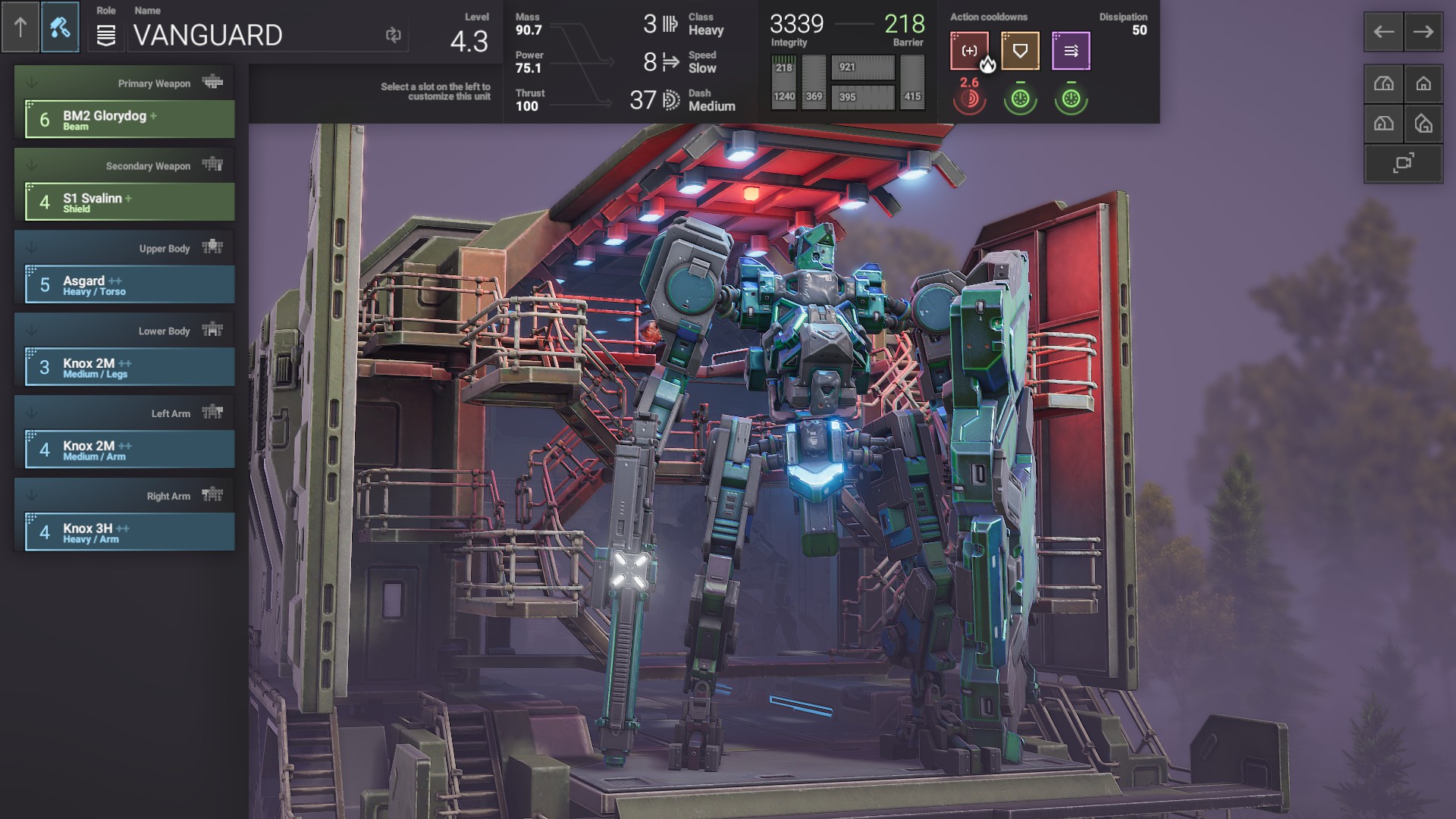Select the BM2 Glorydog primary weapon slot

point(130,120)
